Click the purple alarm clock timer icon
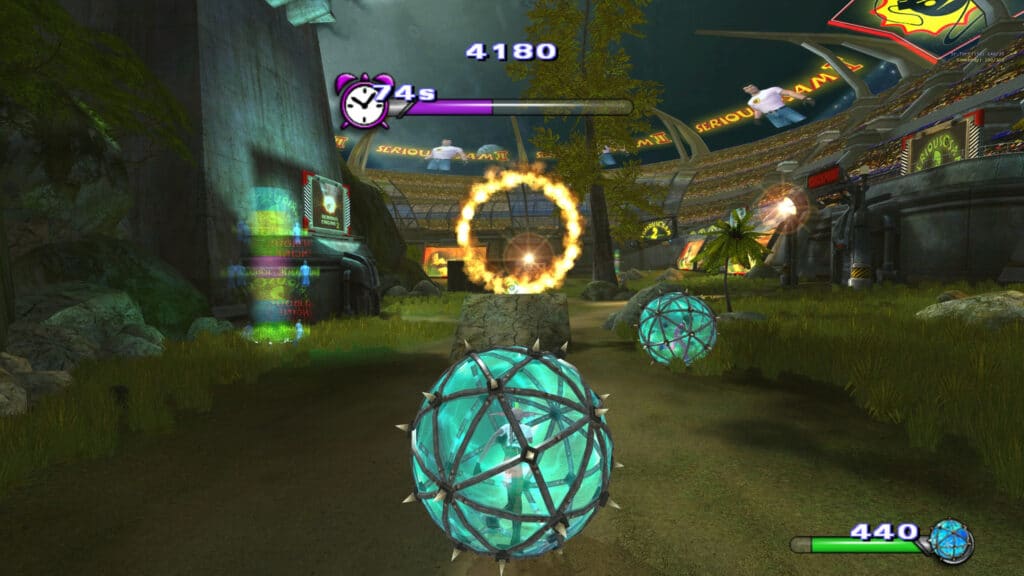1024x576 pixels. point(362,102)
